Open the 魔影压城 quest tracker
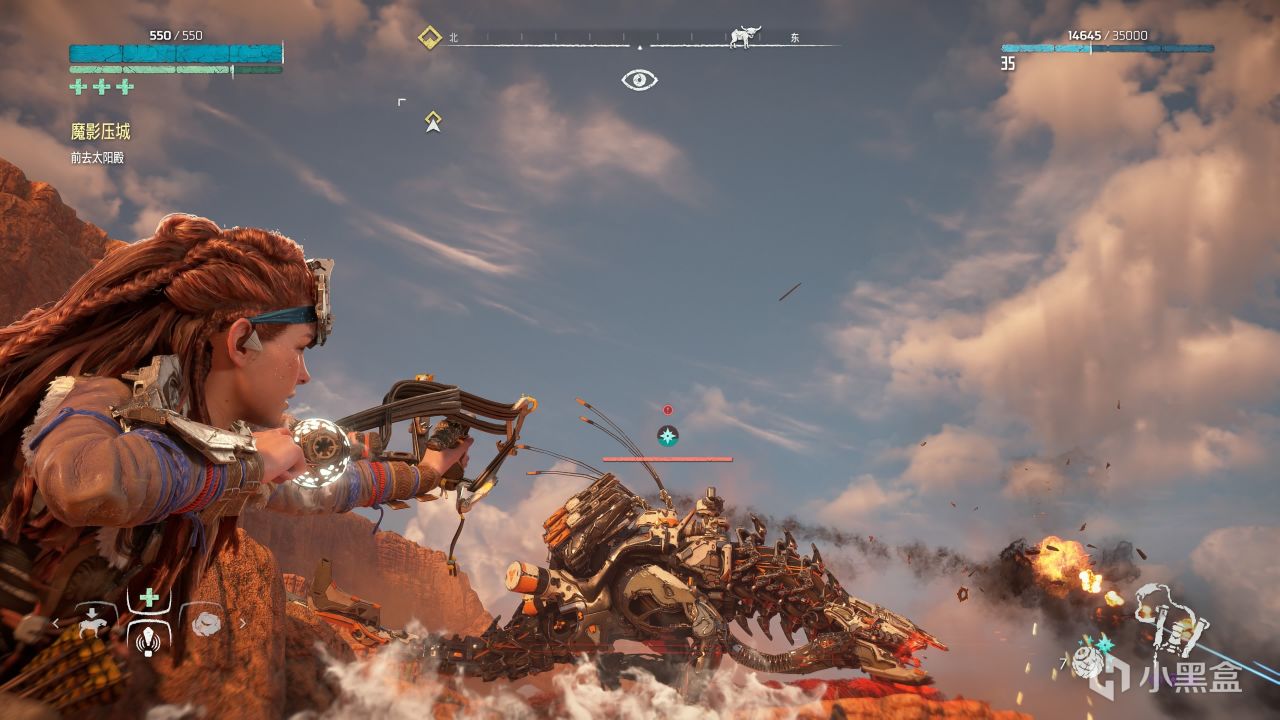 [100, 132]
